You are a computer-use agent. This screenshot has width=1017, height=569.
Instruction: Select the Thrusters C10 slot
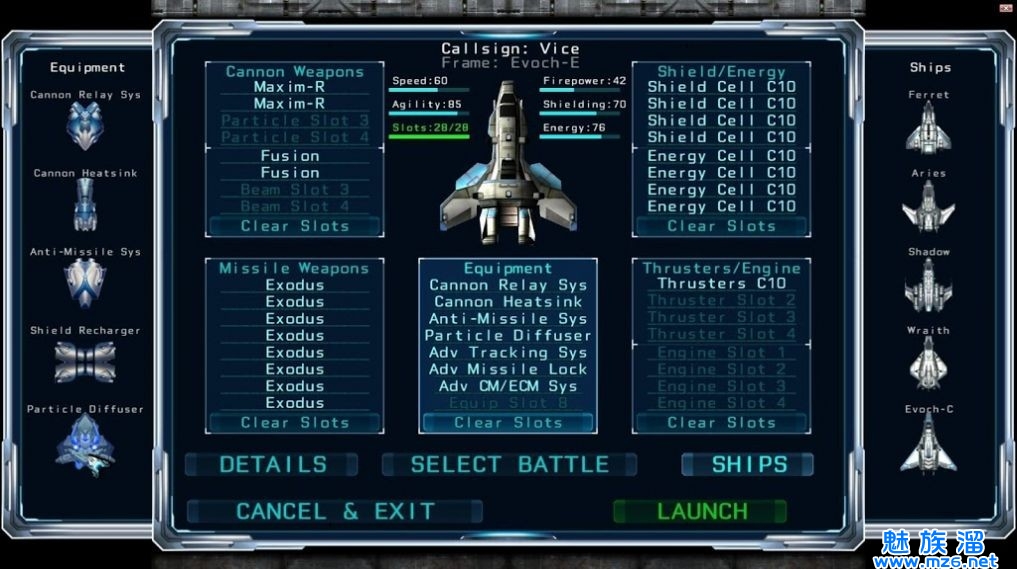point(721,283)
